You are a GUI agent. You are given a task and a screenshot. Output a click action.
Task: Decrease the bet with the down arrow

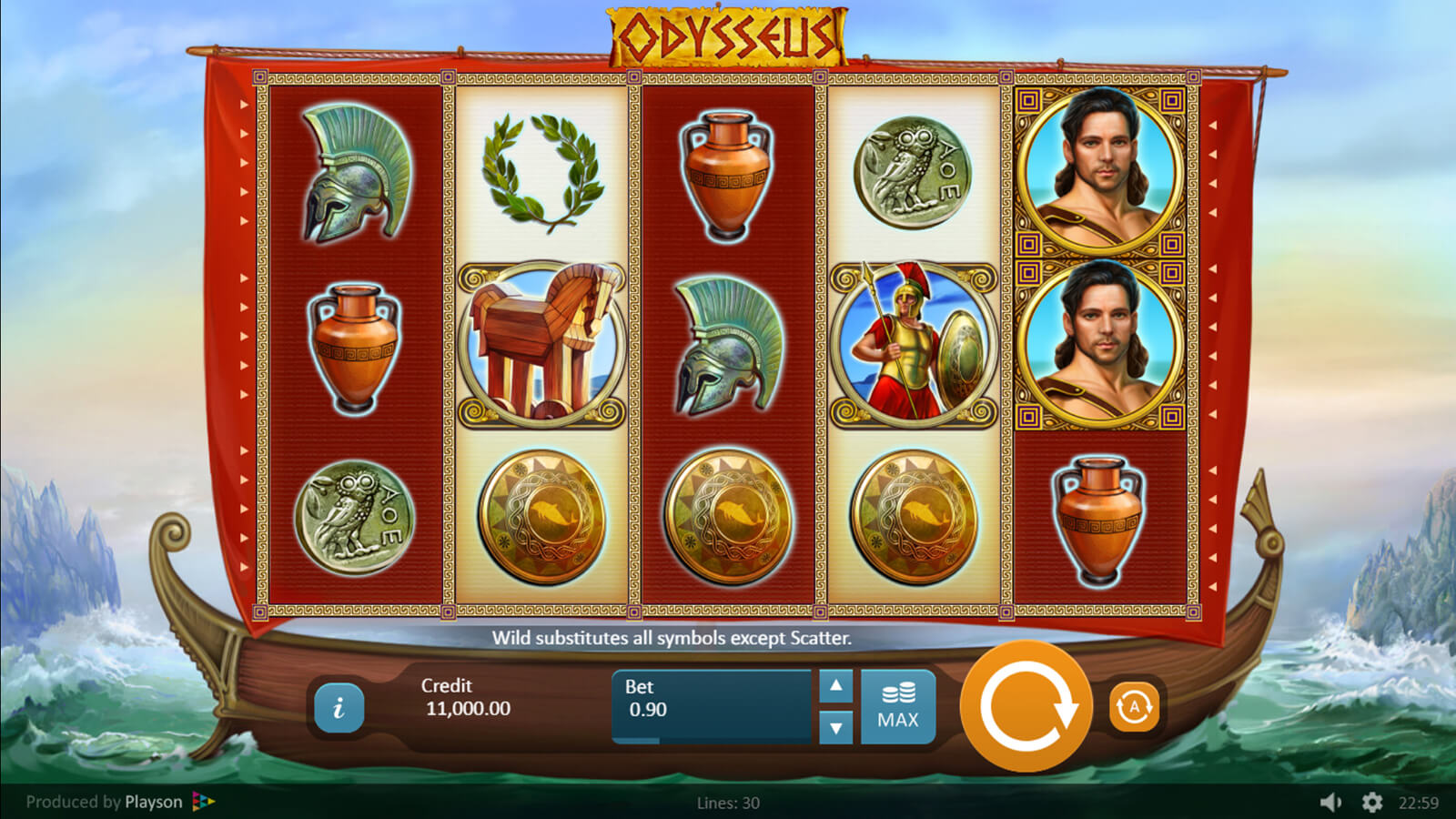point(835,727)
